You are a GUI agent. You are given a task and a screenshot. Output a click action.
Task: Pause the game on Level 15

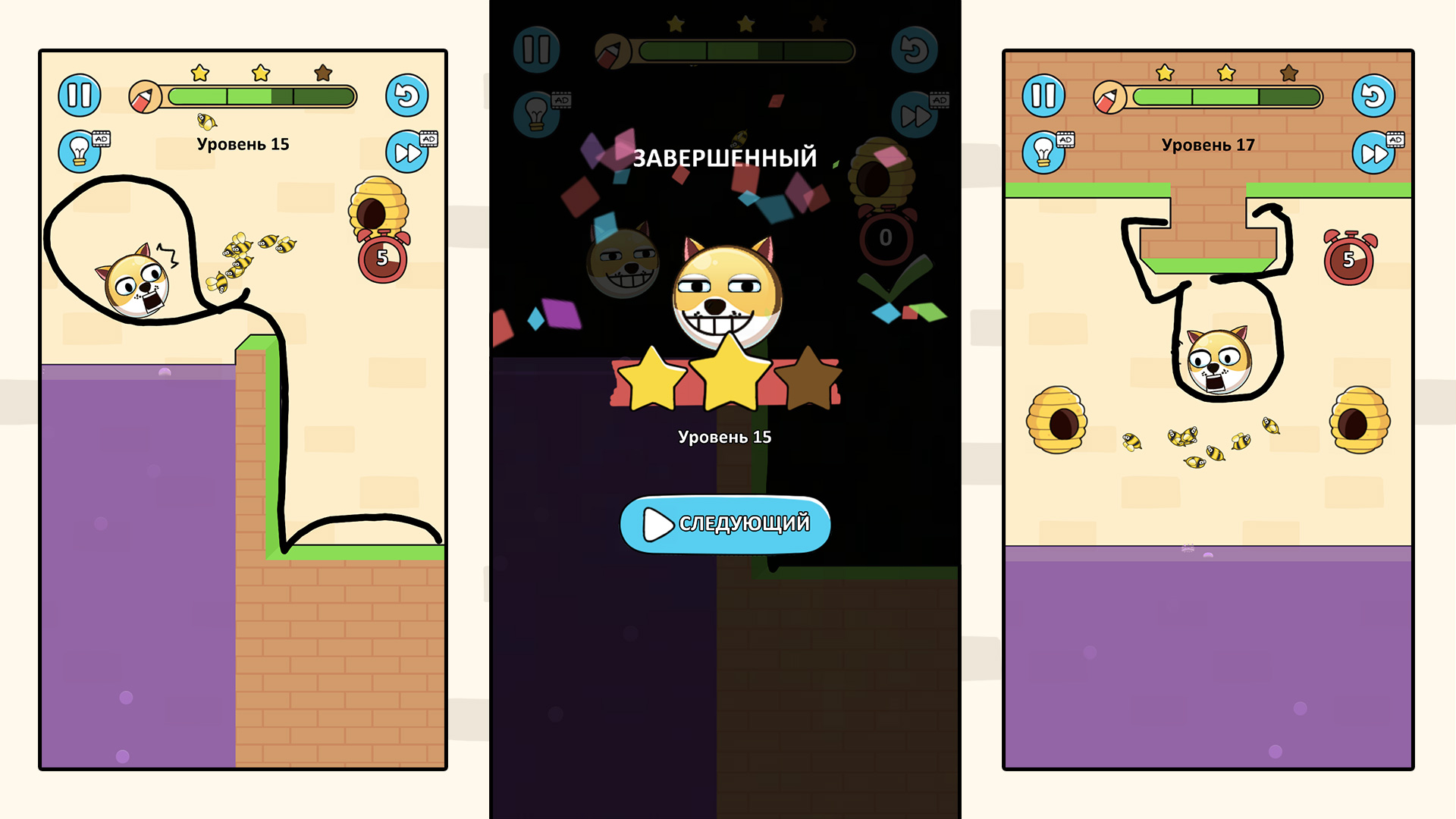[79, 96]
